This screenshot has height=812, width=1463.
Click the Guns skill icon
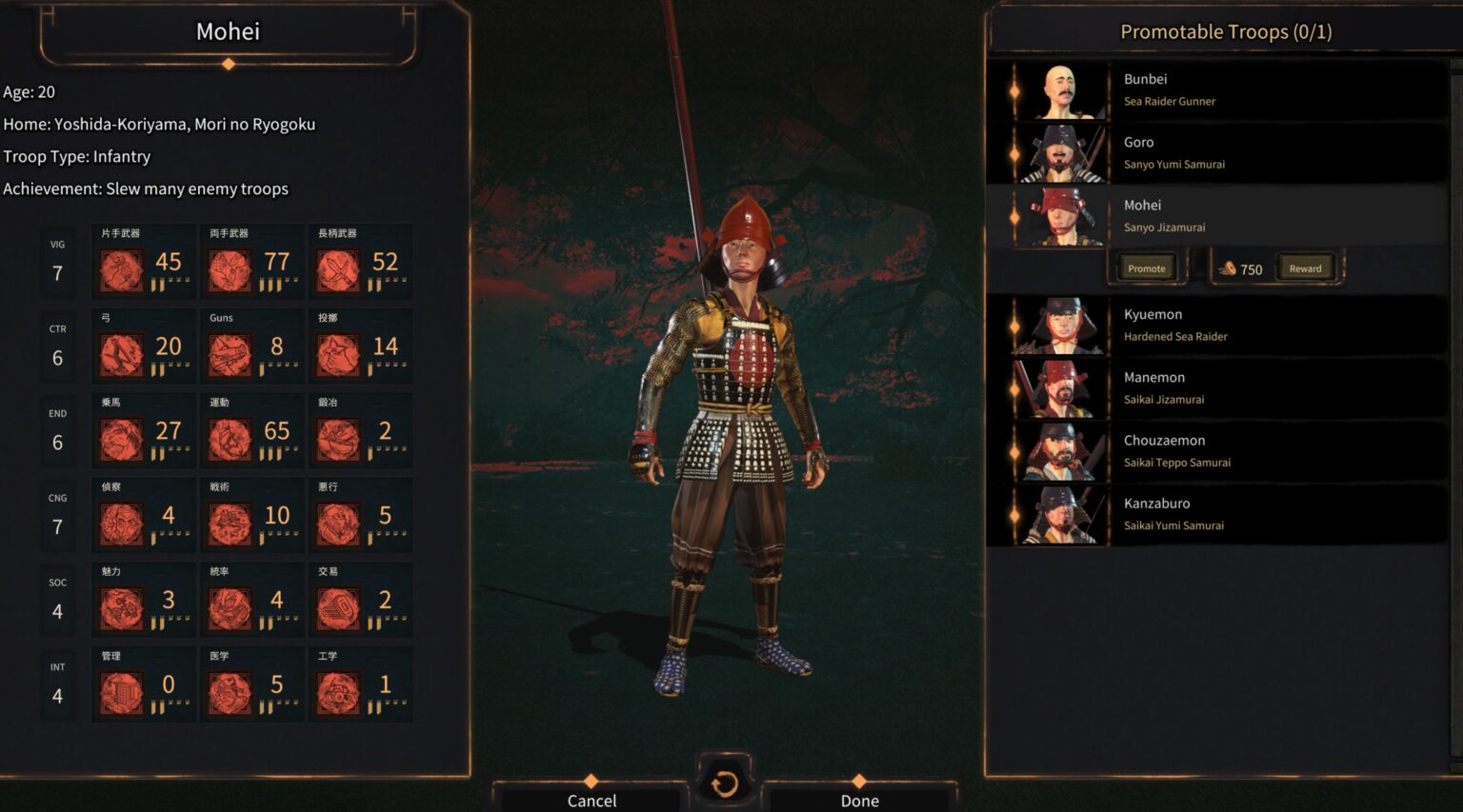tap(230, 355)
